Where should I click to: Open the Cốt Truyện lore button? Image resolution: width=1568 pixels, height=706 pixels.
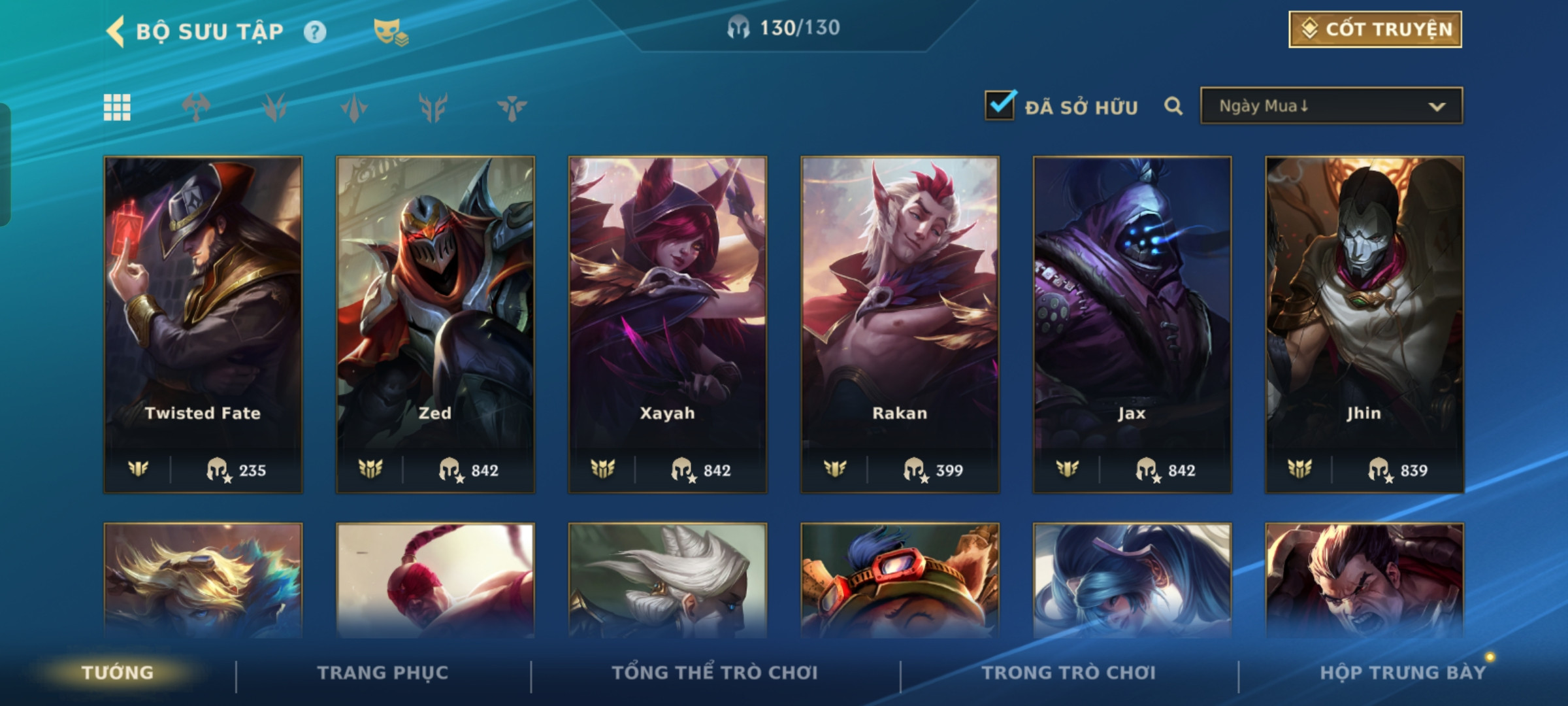[x=1375, y=29]
